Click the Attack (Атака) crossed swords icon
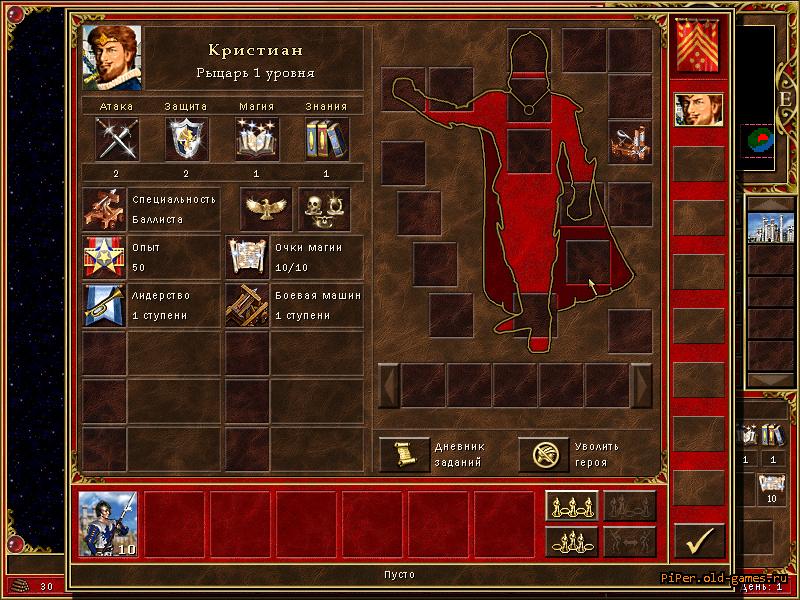The image size is (800, 600). (x=117, y=139)
